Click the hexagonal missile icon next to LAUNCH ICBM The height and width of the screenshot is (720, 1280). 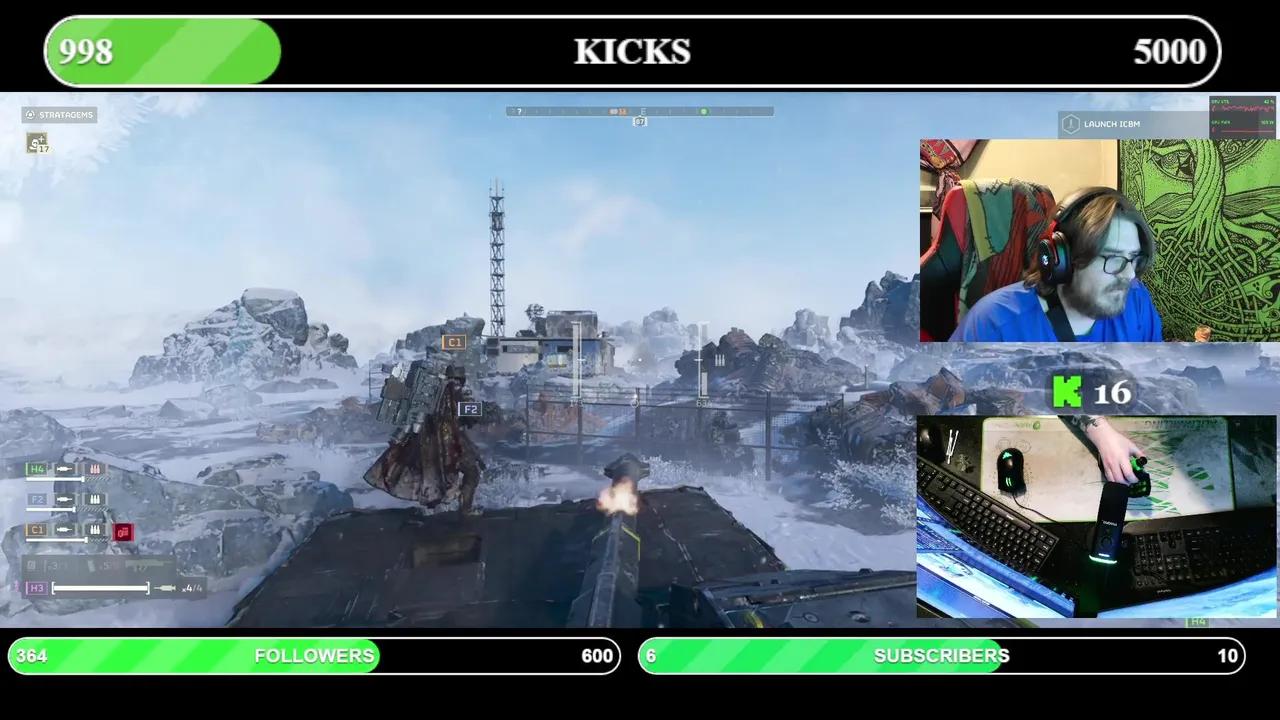[1070, 123]
